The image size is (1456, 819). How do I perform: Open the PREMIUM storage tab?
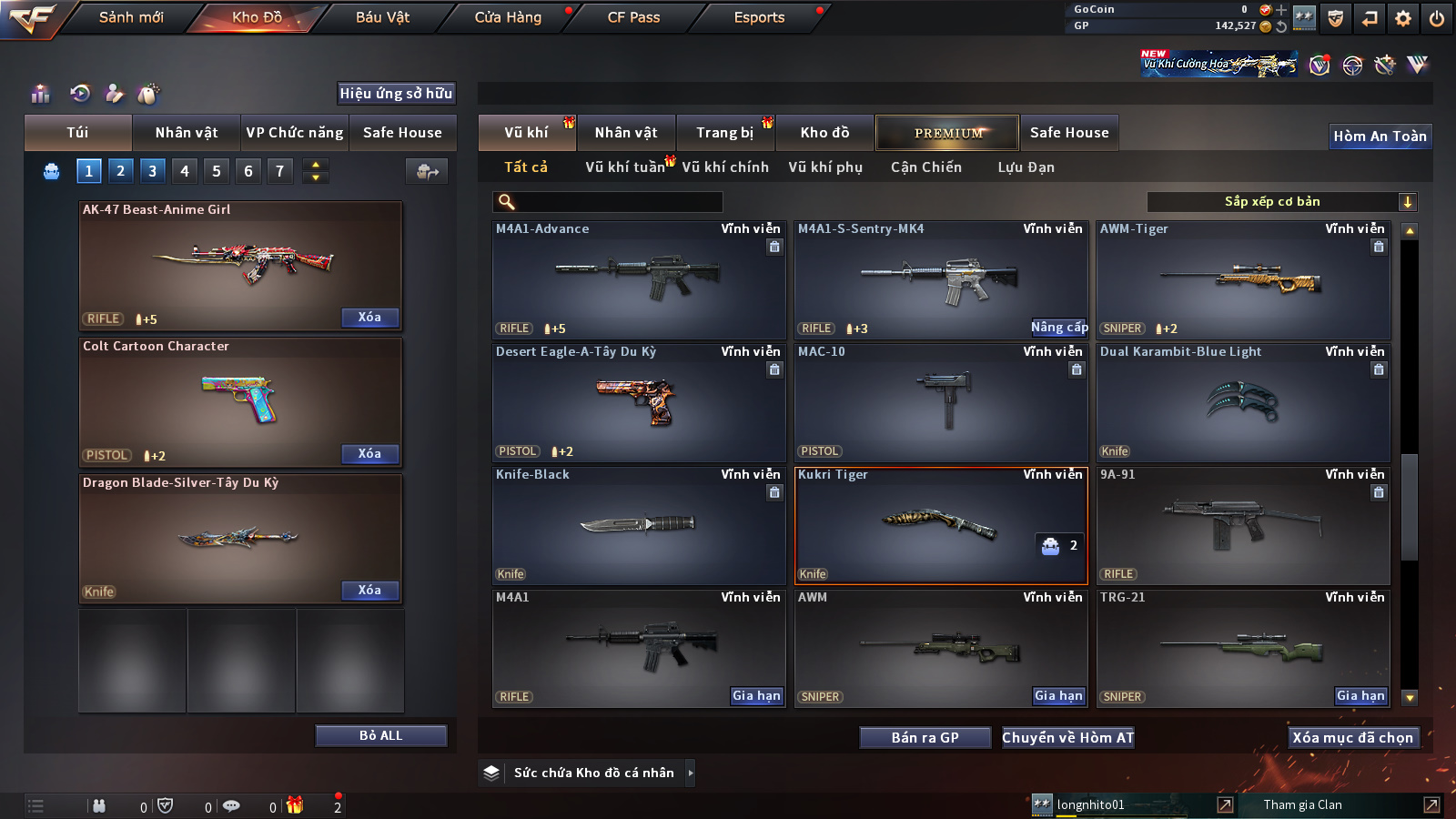[947, 133]
